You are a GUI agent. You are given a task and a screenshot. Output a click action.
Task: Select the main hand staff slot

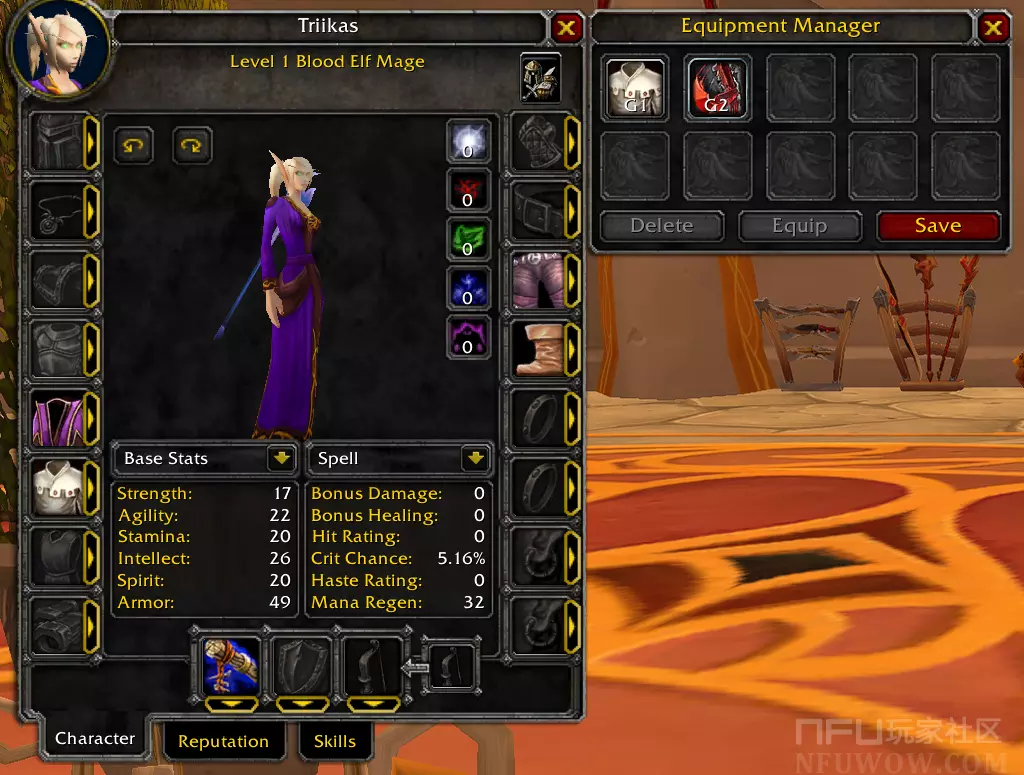(x=231, y=665)
